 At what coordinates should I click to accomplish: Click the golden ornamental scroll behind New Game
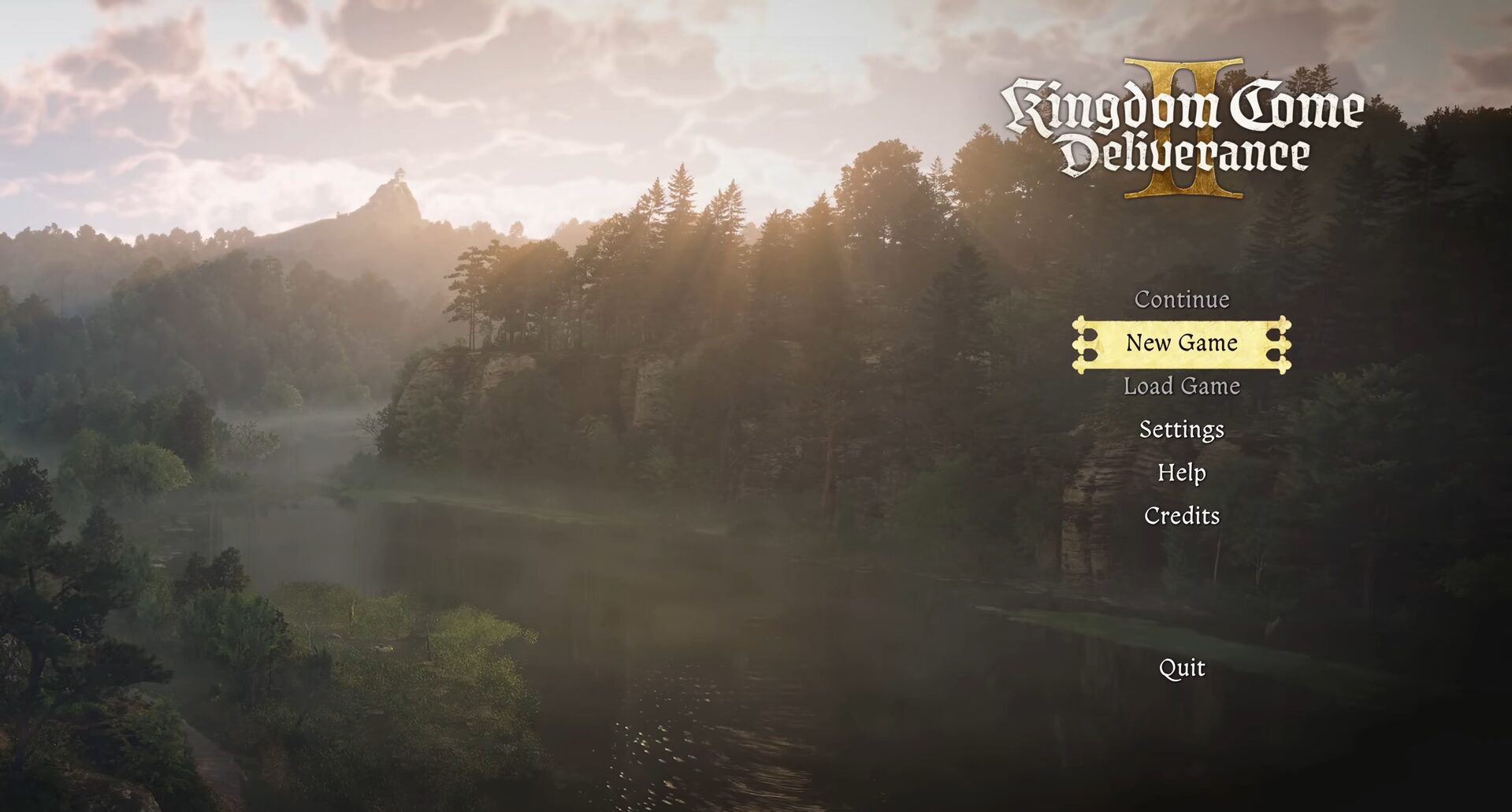1180,344
